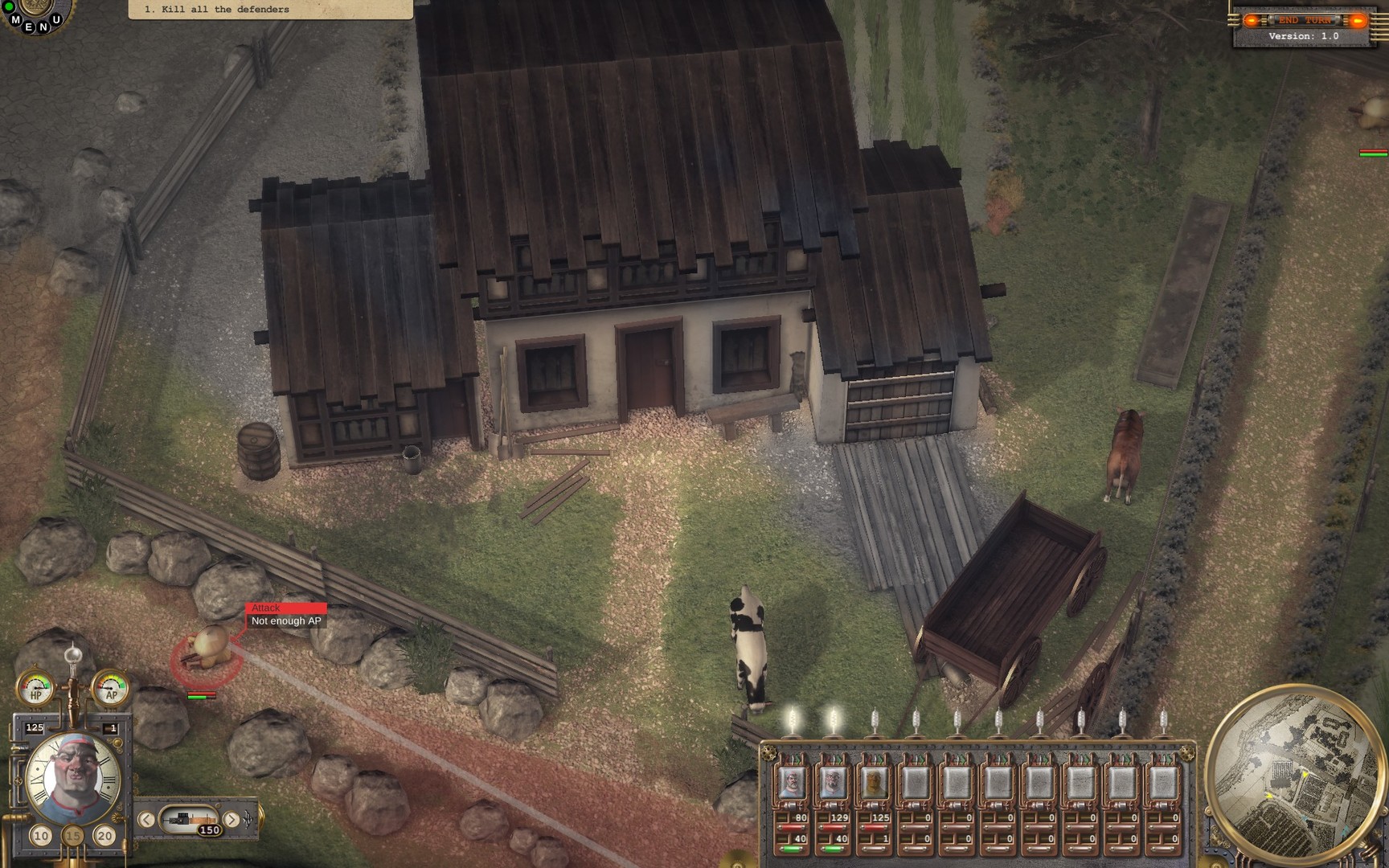Select the bearded second squad member portrait
1389x868 pixels.
(834, 782)
